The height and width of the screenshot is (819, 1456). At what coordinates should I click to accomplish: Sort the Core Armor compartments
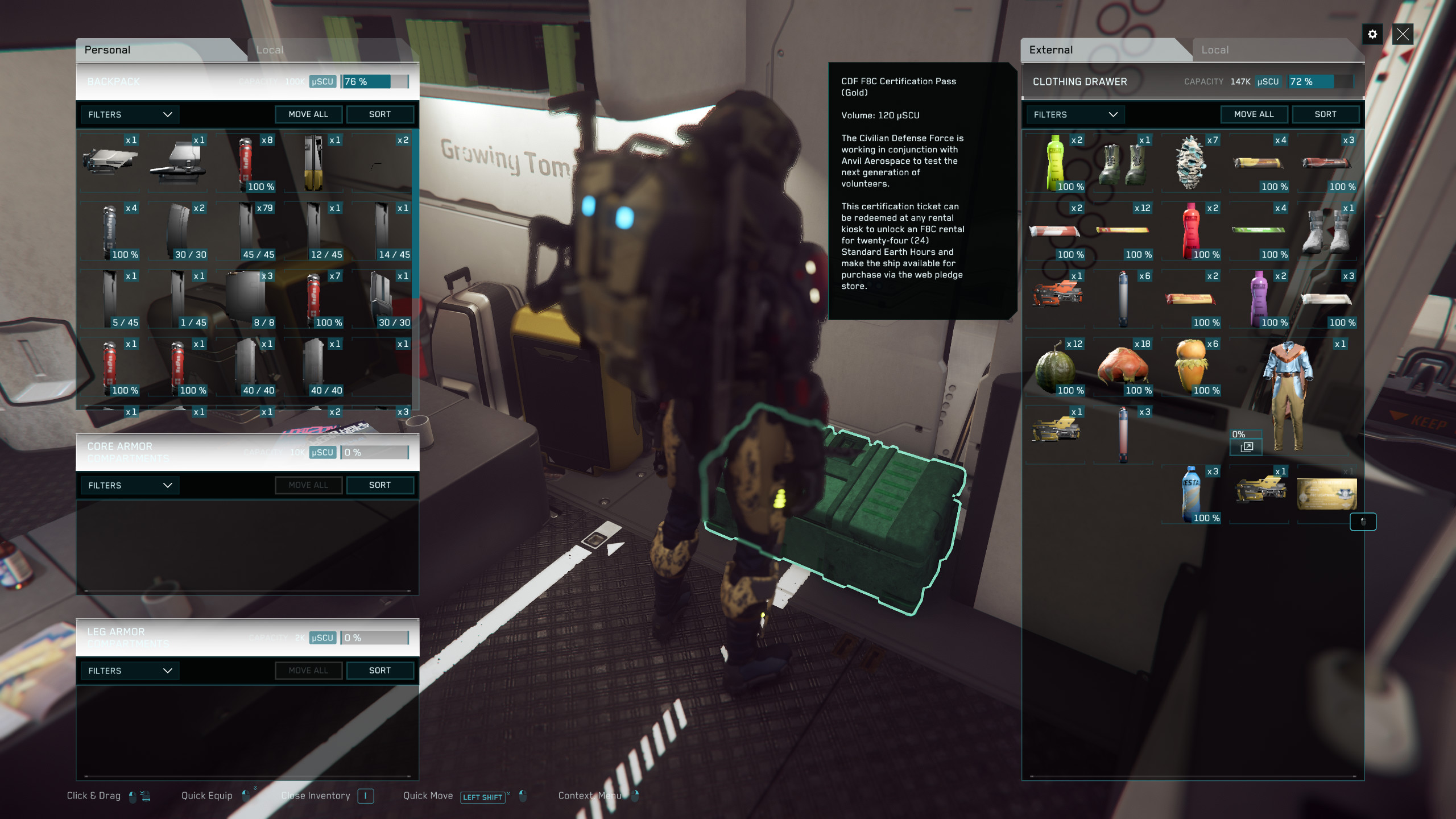coord(379,485)
